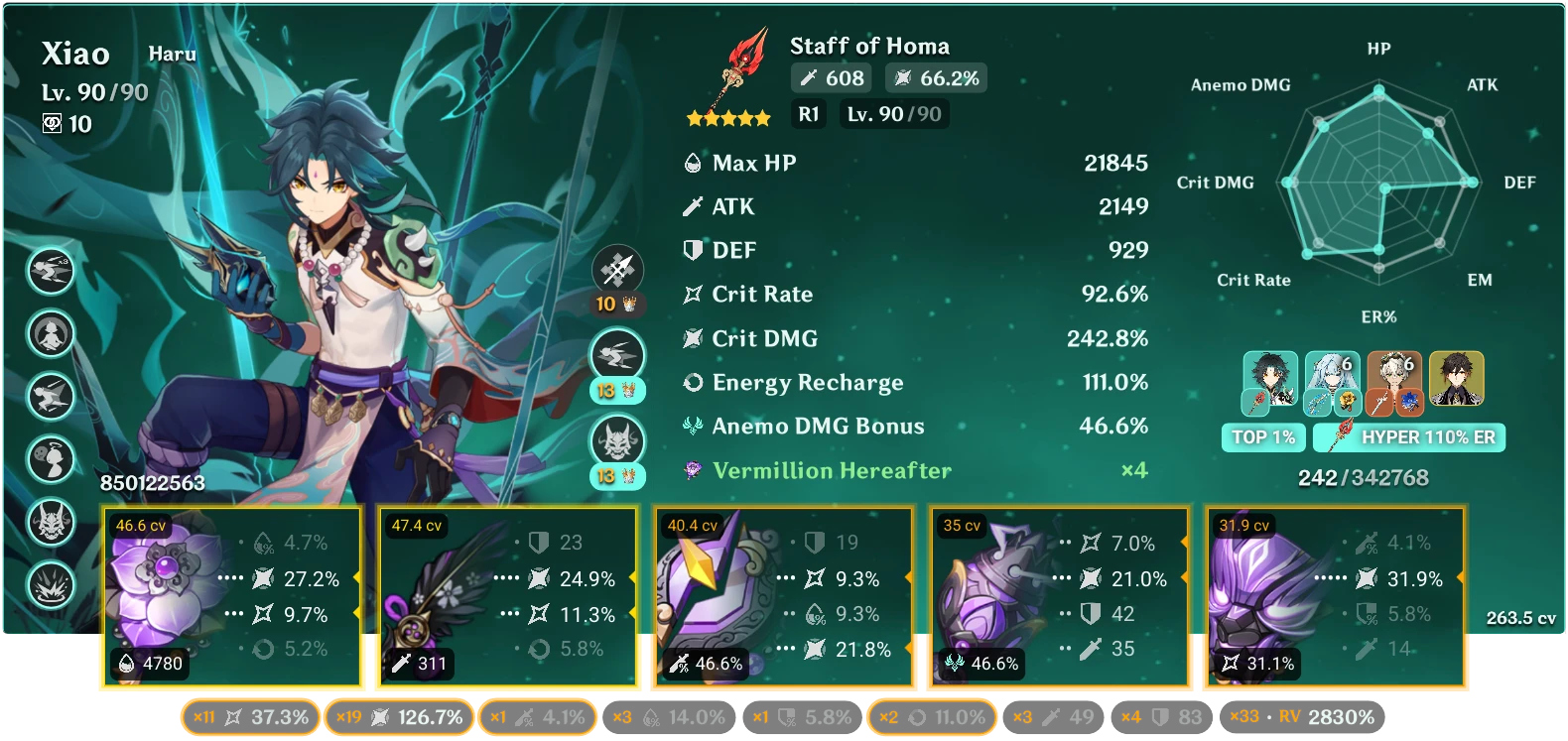The width and height of the screenshot is (1568, 741).
Task: Click the HYPER 110% ER badge
Action: tap(1409, 436)
